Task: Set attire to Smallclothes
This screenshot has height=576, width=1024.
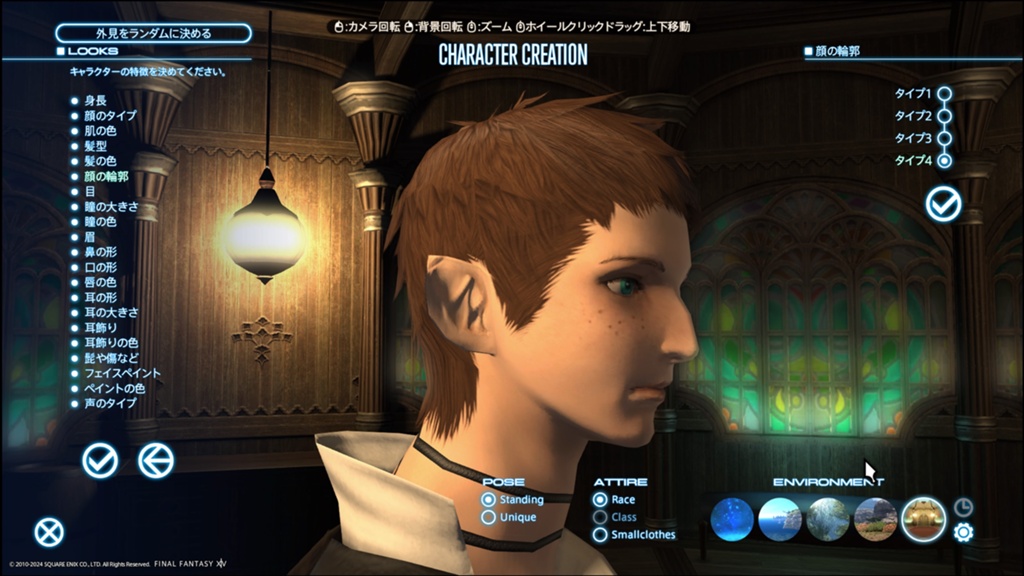Action: point(600,535)
